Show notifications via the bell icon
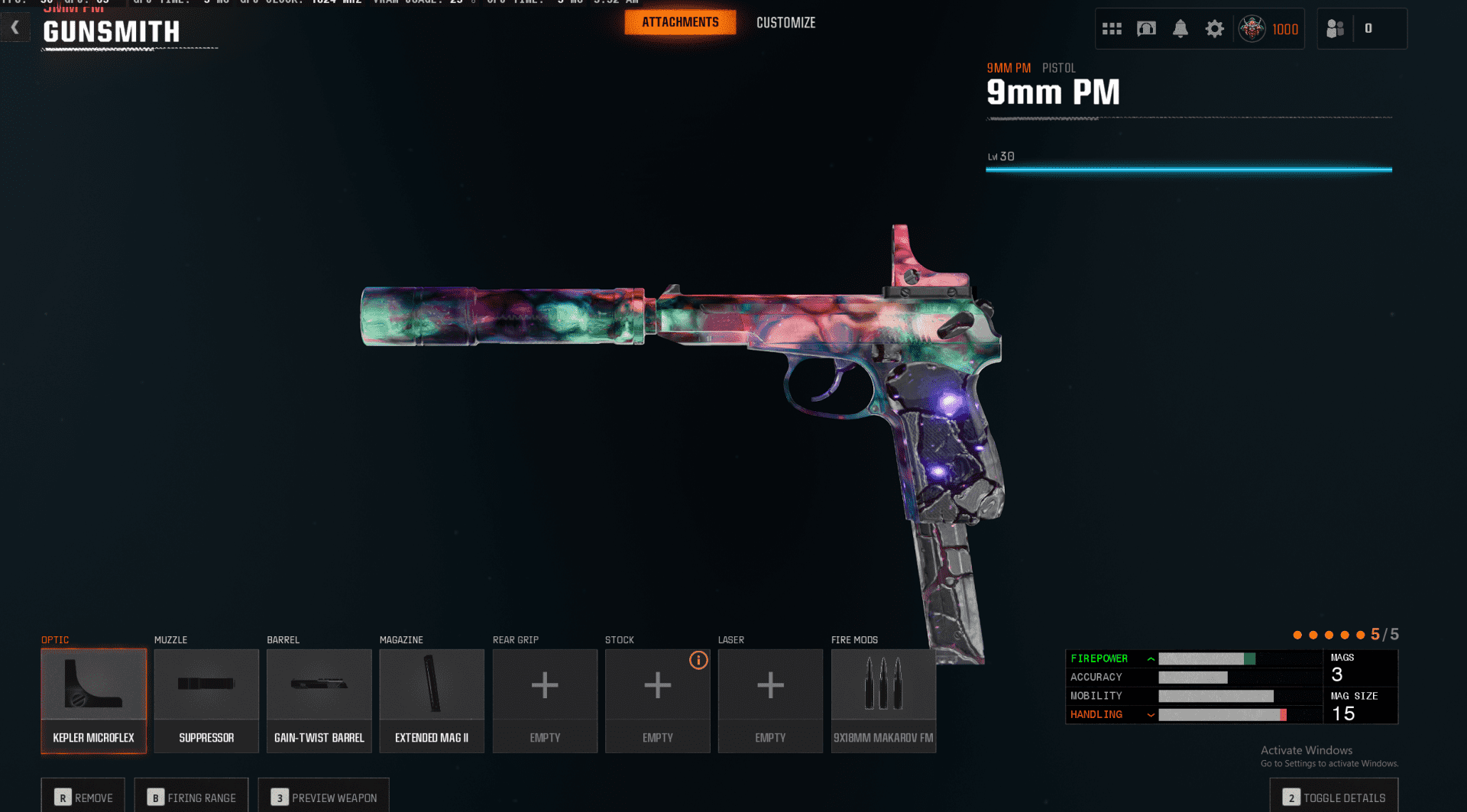Screen dimensions: 1467x812 point(1180,29)
